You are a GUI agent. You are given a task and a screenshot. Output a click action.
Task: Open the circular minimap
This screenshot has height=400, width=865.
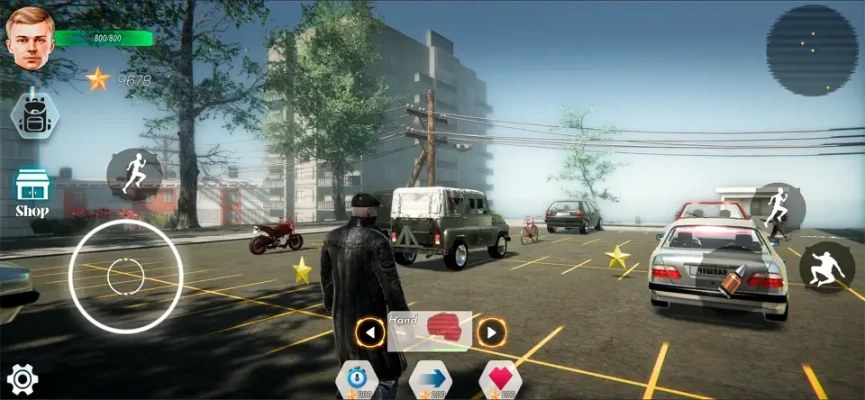[x=811, y=50]
